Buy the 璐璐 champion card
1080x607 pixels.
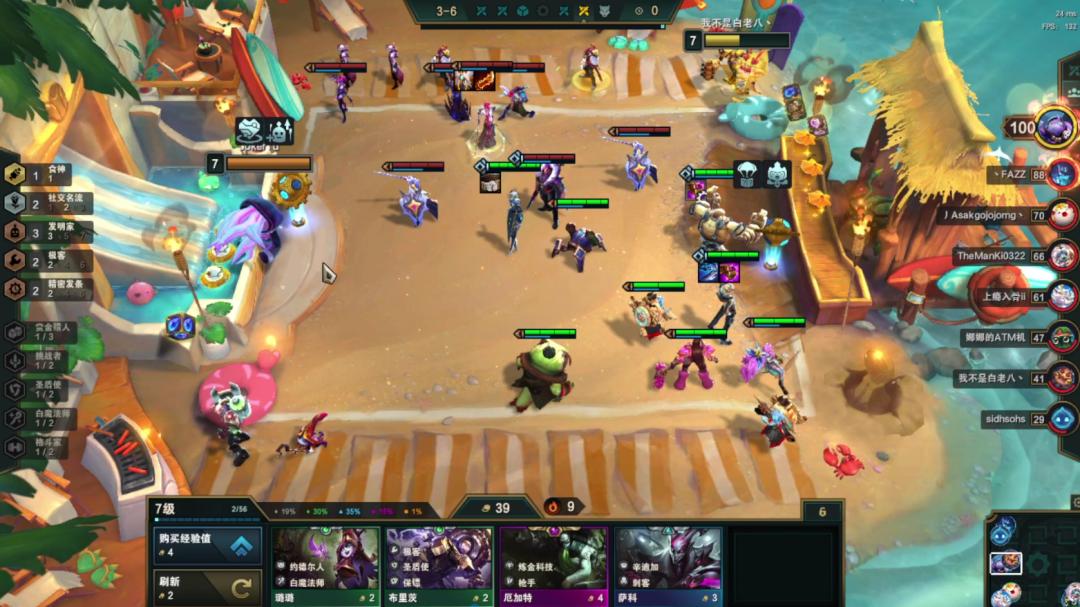pyautogui.click(x=326, y=566)
